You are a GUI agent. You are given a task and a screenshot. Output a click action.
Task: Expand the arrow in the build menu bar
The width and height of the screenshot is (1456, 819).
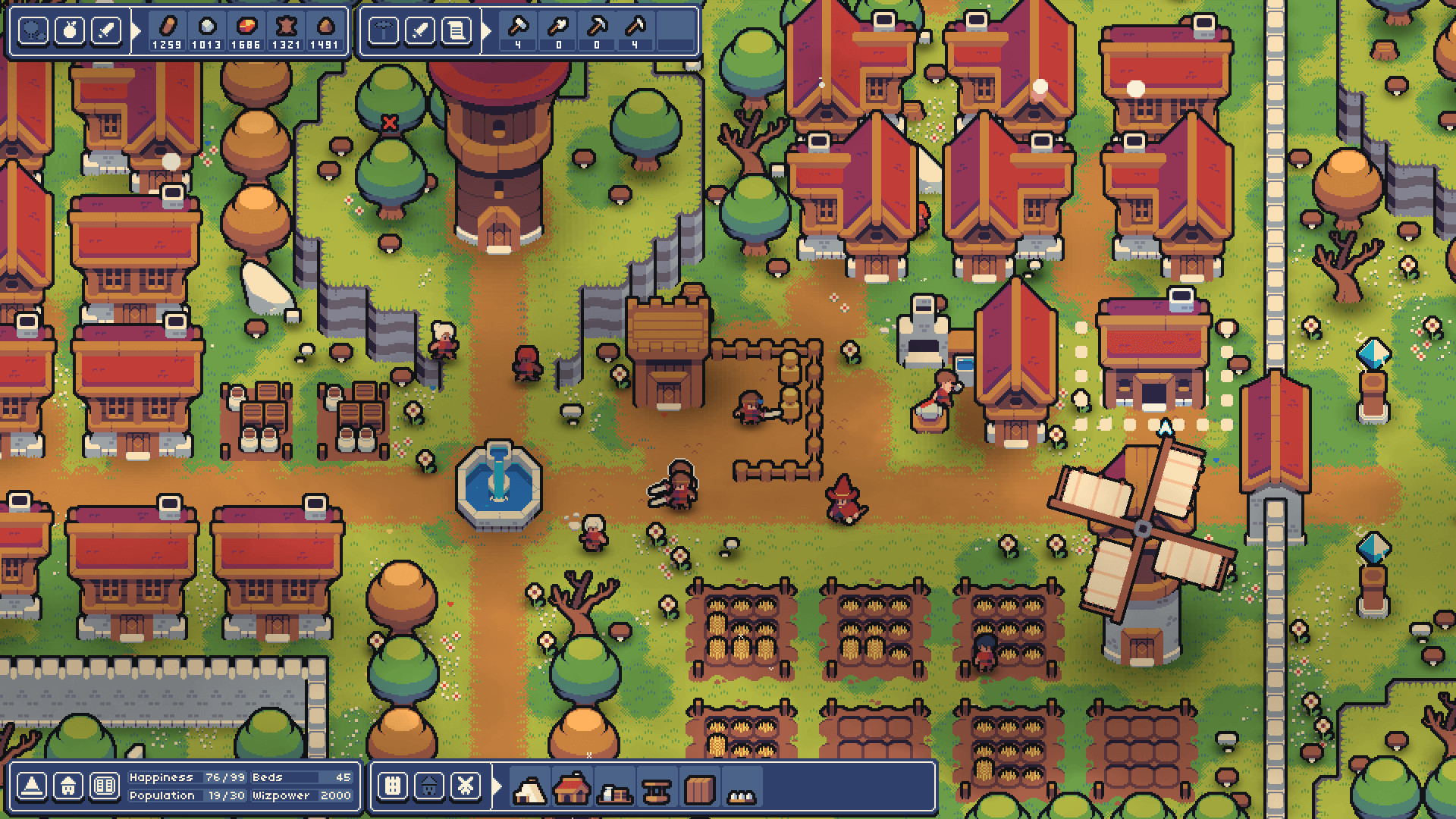pyautogui.click(x=497, y=786)
